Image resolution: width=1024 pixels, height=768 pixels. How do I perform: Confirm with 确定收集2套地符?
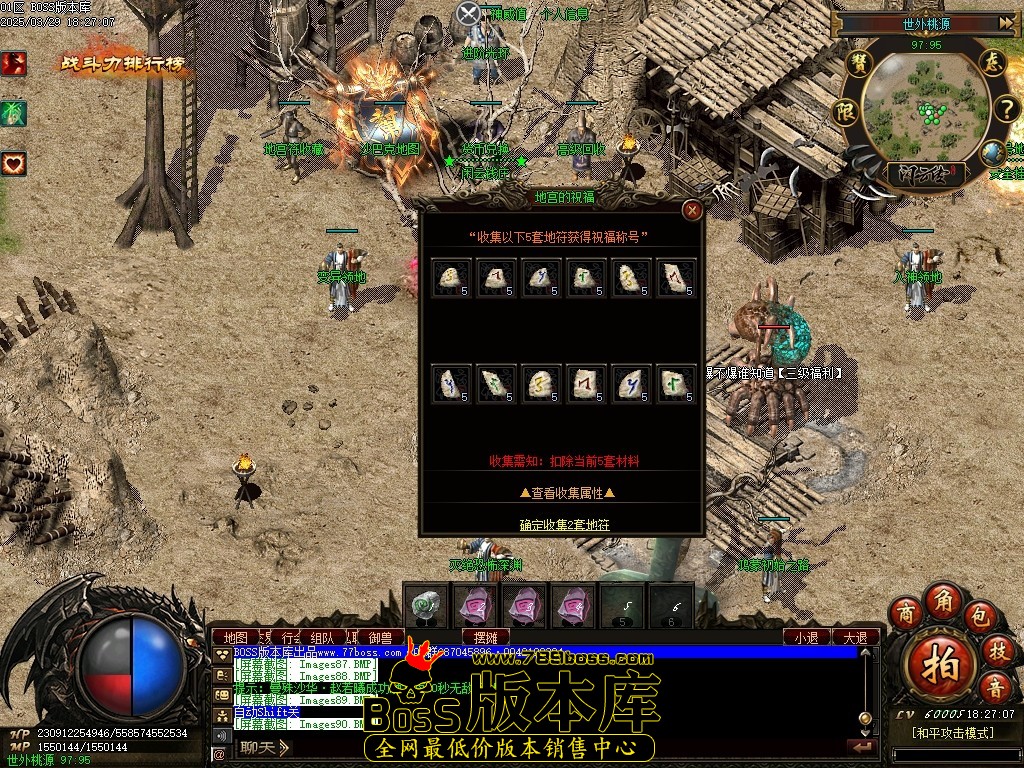pyautogui.click(x=564, y=524)
